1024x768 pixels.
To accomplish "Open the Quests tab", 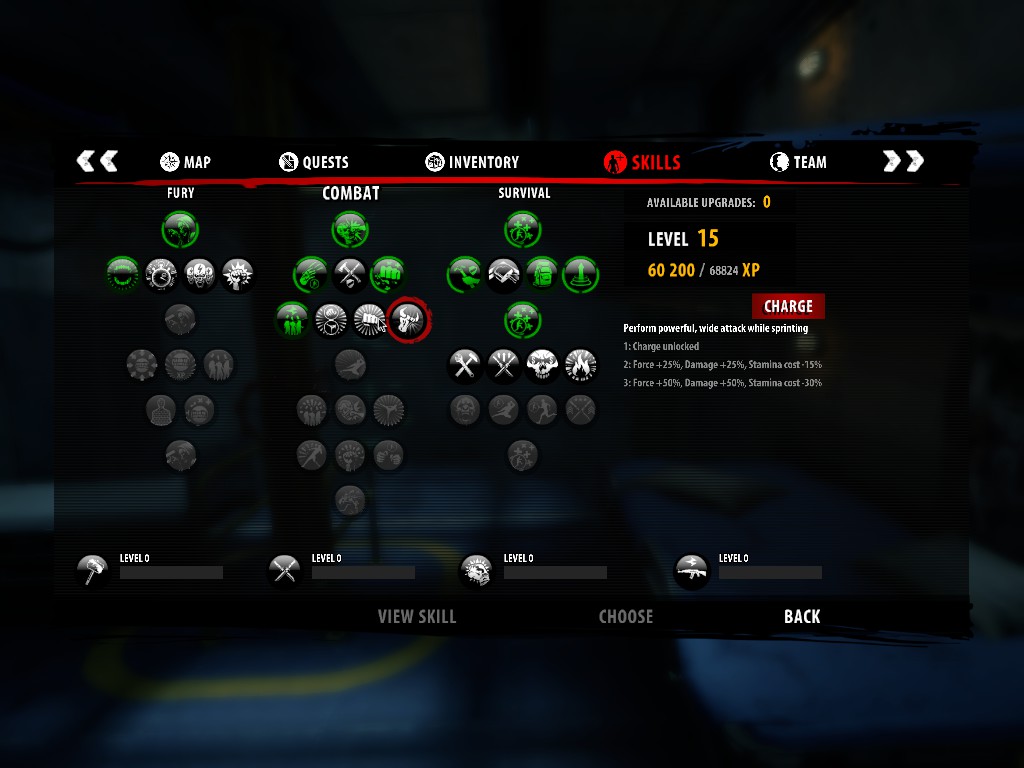I will [x=314, y=162].
